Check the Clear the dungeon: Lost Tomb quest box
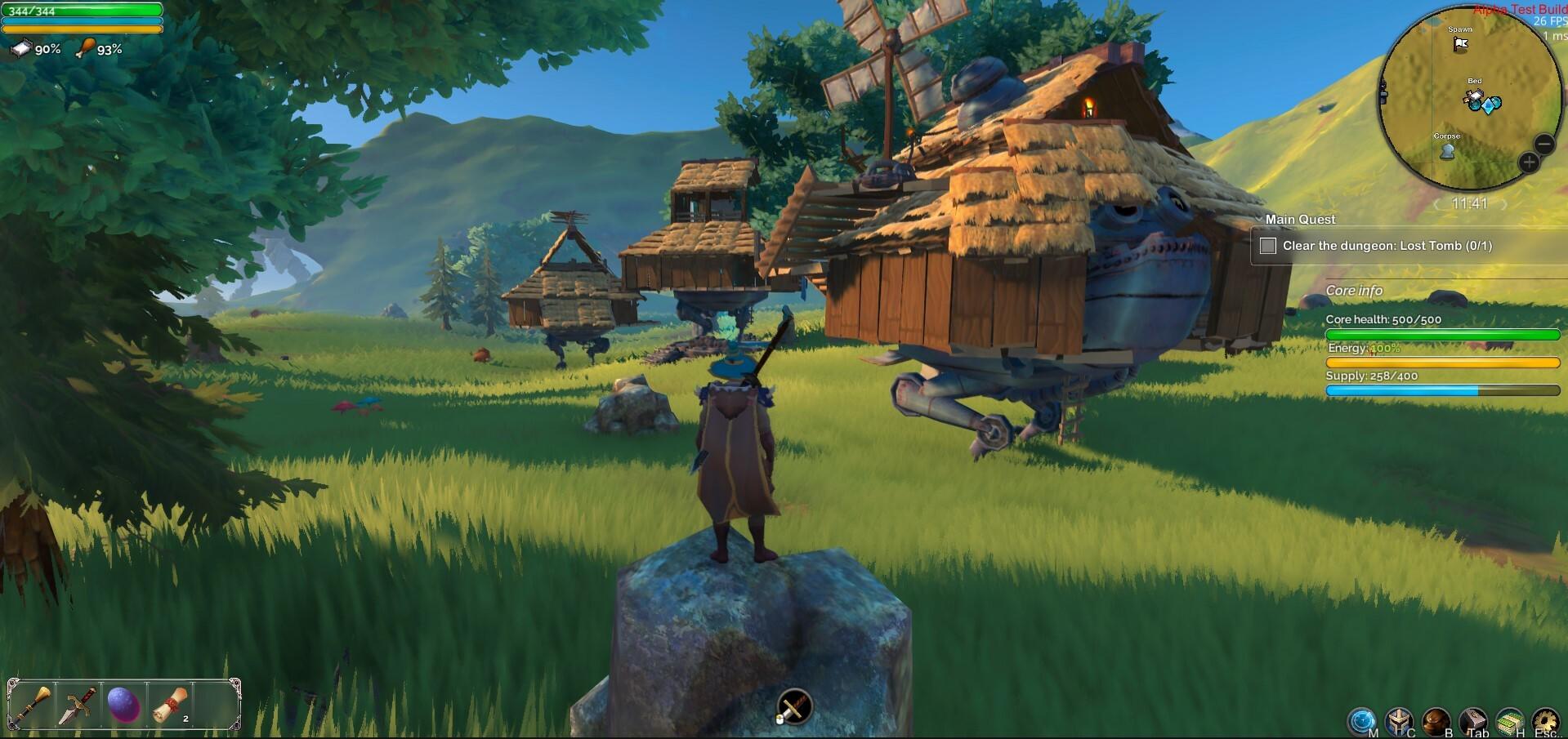This screenshot has height=739, width=1568. [1269, 245]
